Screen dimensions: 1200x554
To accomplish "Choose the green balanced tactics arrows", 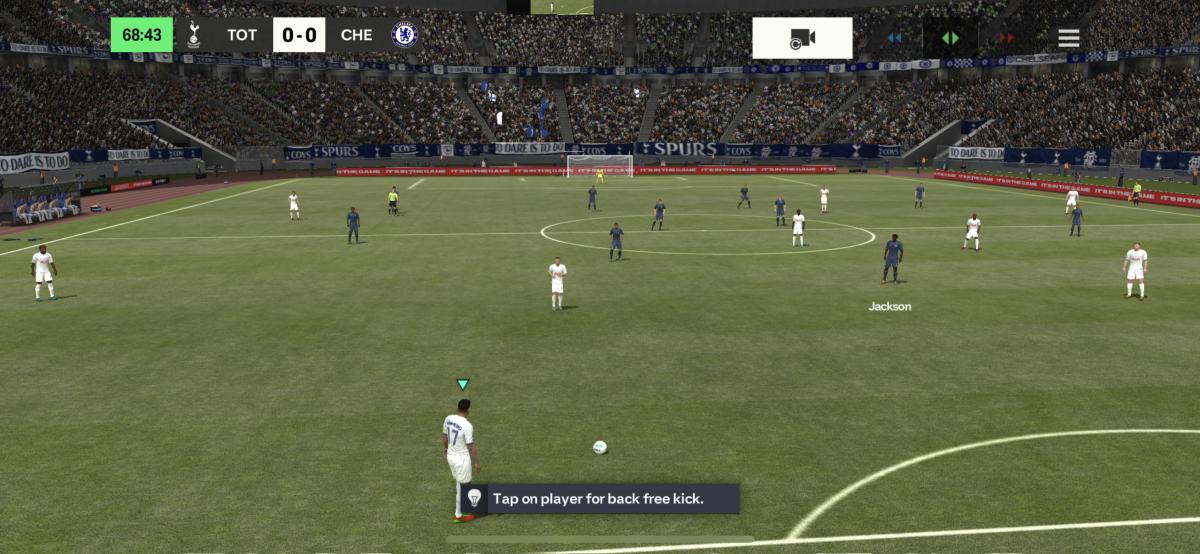I will 950,38.
